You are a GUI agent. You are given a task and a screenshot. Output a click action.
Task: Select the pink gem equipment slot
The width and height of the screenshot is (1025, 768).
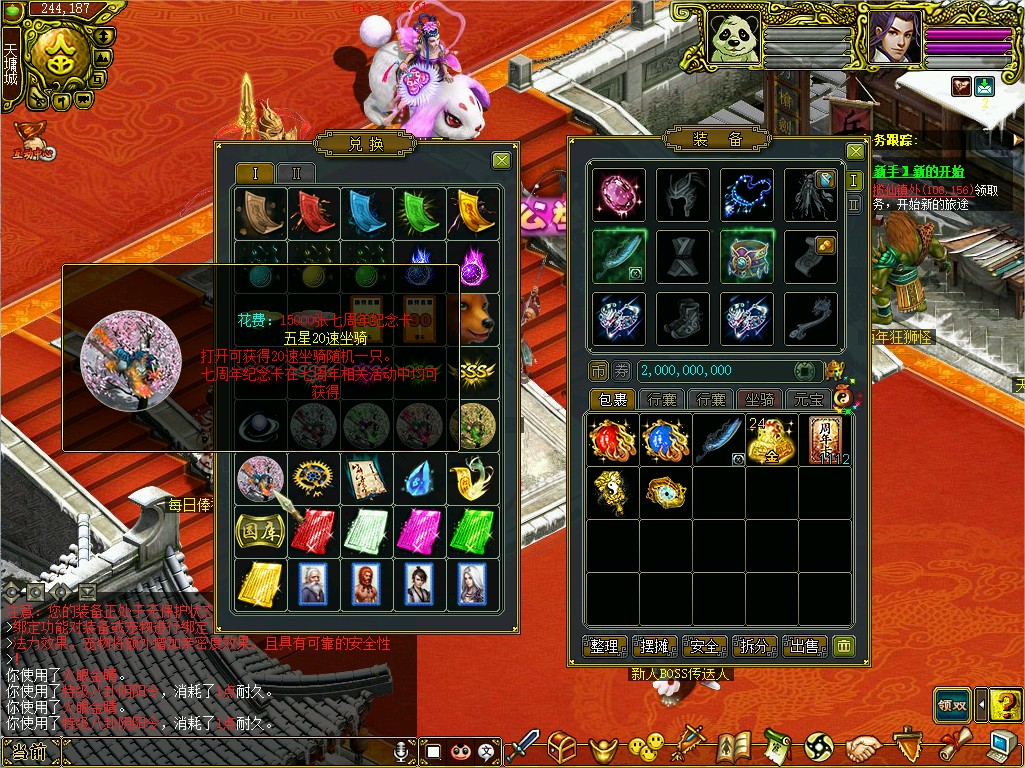(618, 194)
